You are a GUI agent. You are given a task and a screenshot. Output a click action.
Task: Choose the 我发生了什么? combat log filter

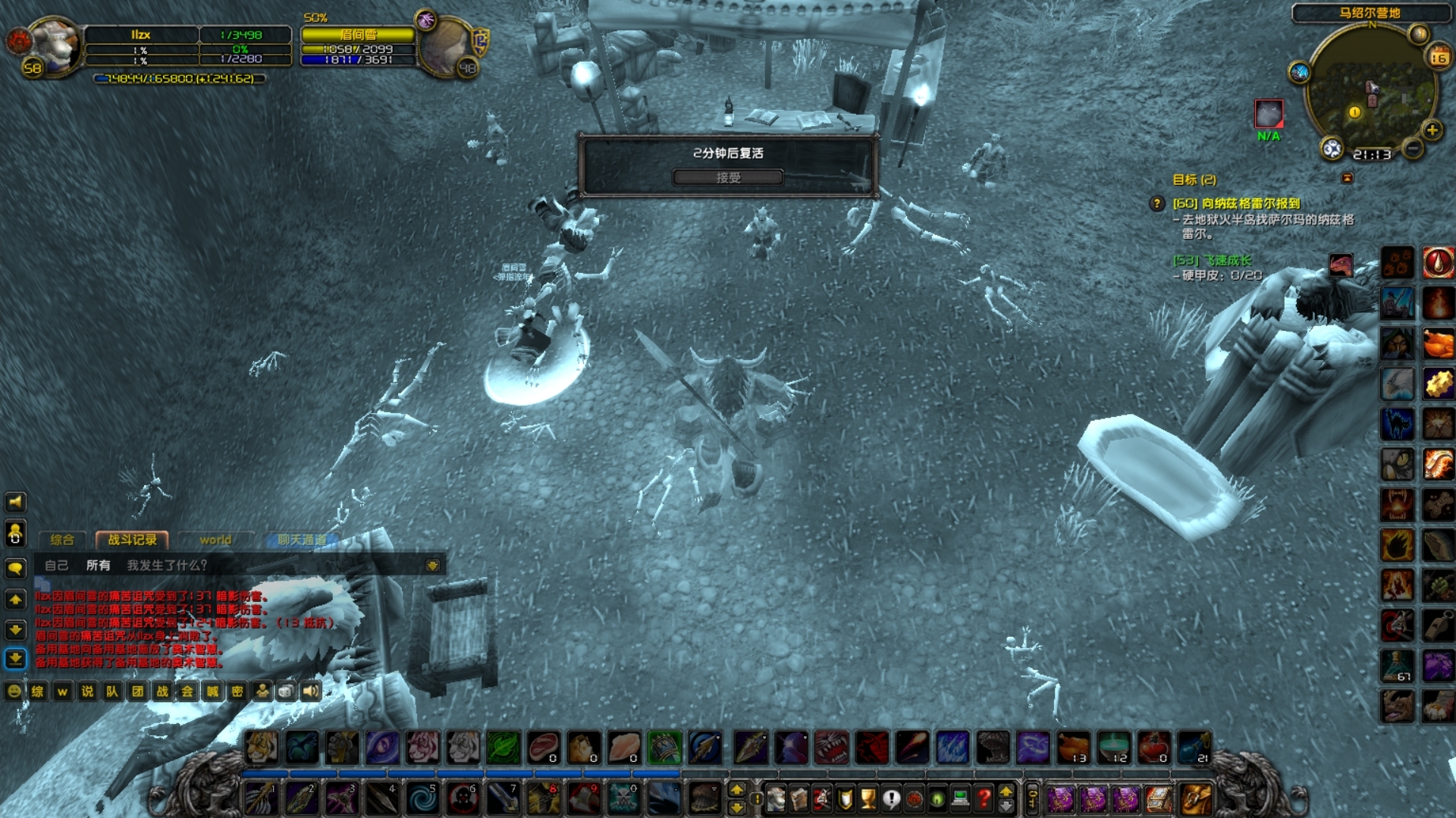click(167, 566)
